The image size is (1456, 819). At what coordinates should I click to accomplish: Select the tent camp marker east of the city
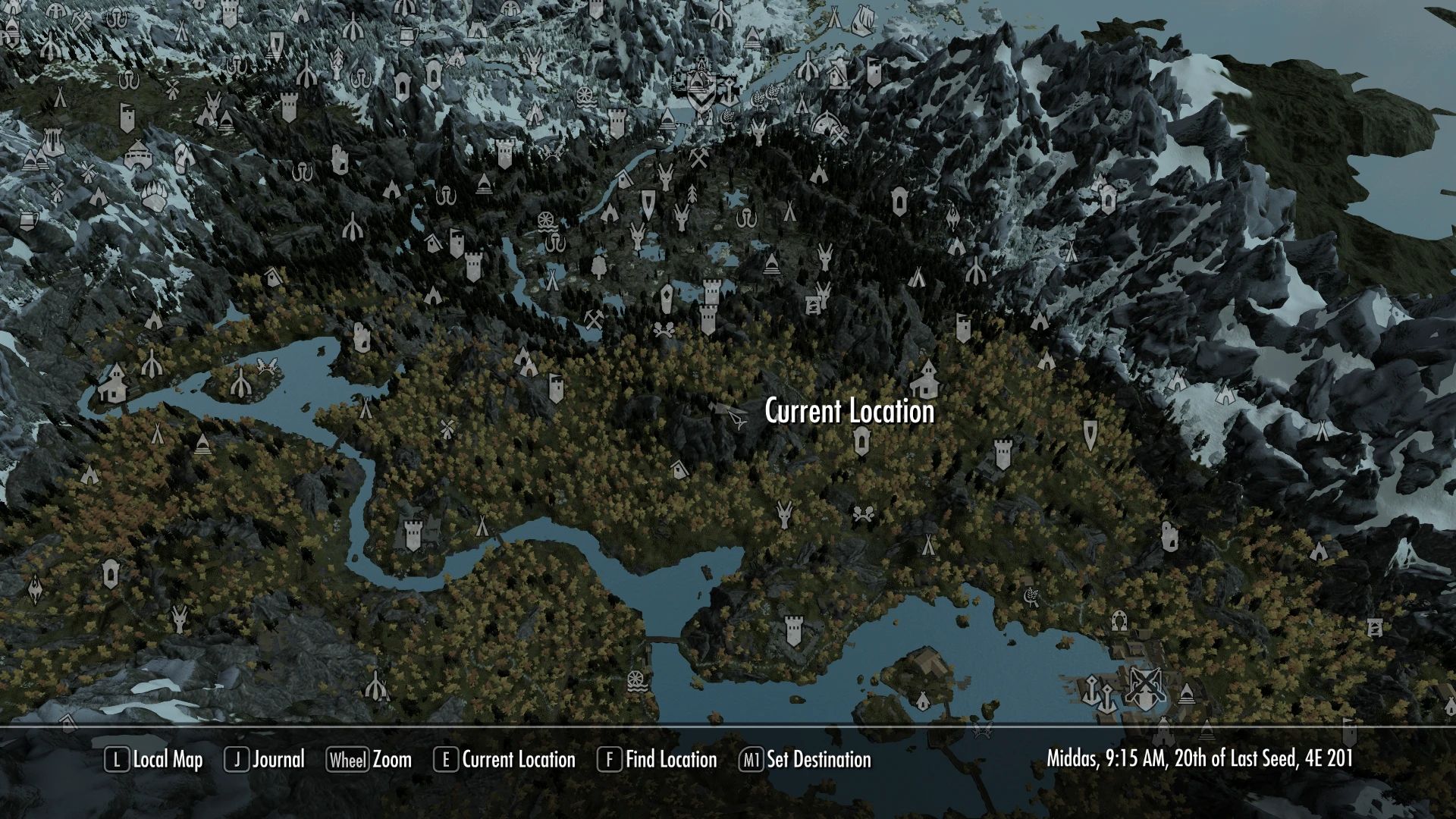click(929, 544)
